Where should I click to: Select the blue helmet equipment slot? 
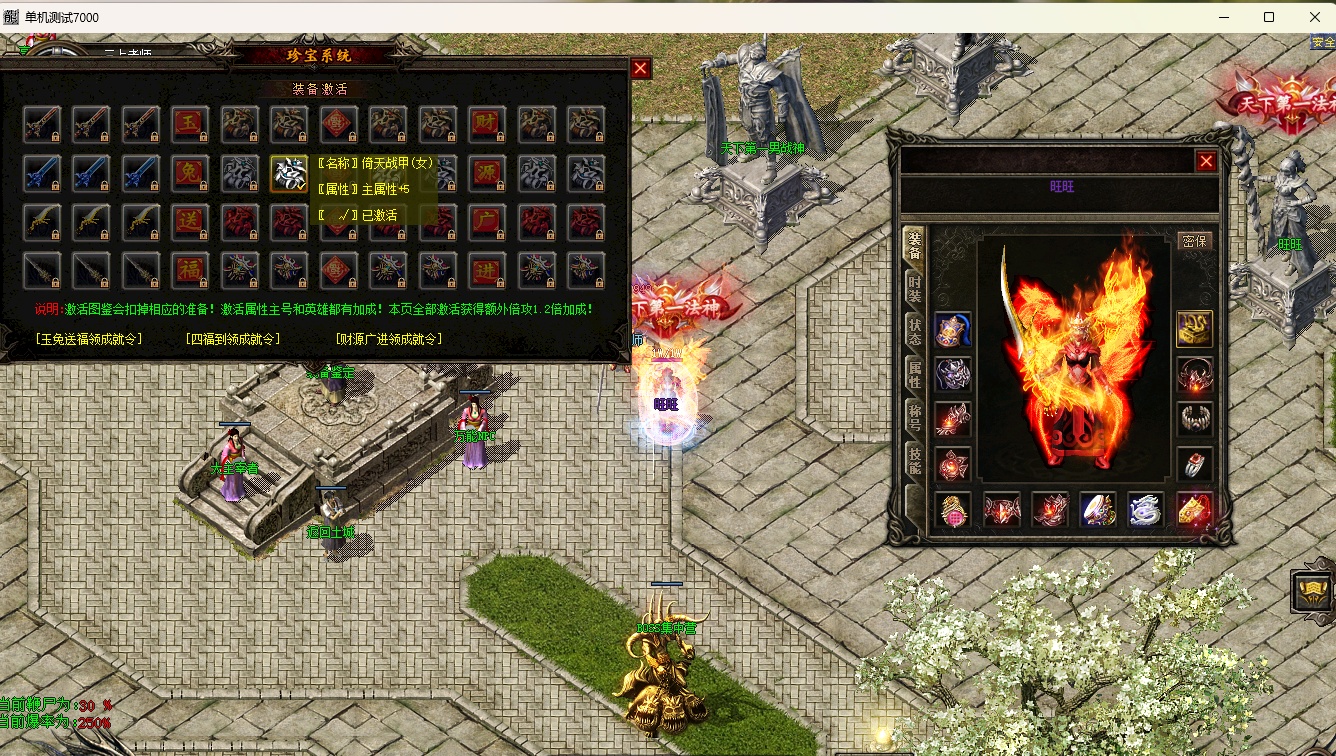[952, 329]
